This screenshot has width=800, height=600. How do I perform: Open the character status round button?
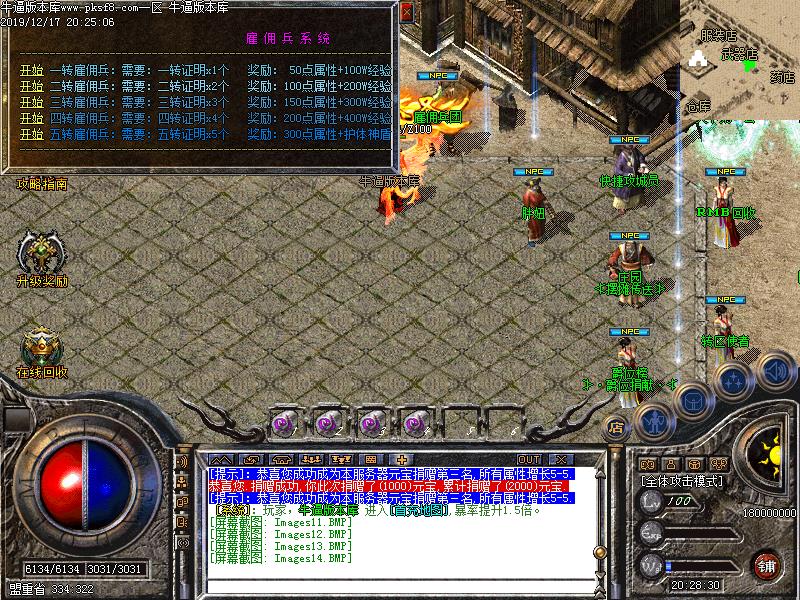pos(655,420)
